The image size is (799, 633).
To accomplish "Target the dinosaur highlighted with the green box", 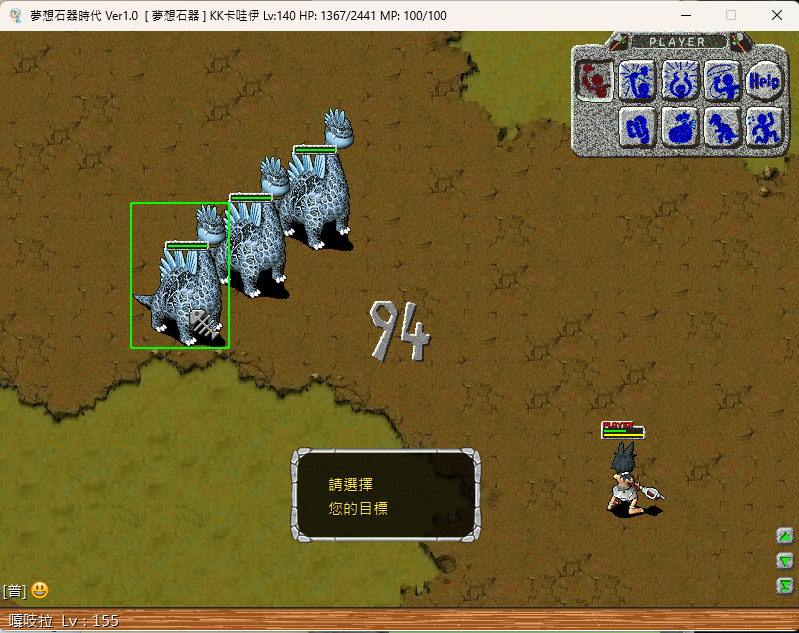I will [x=180, y=276].
